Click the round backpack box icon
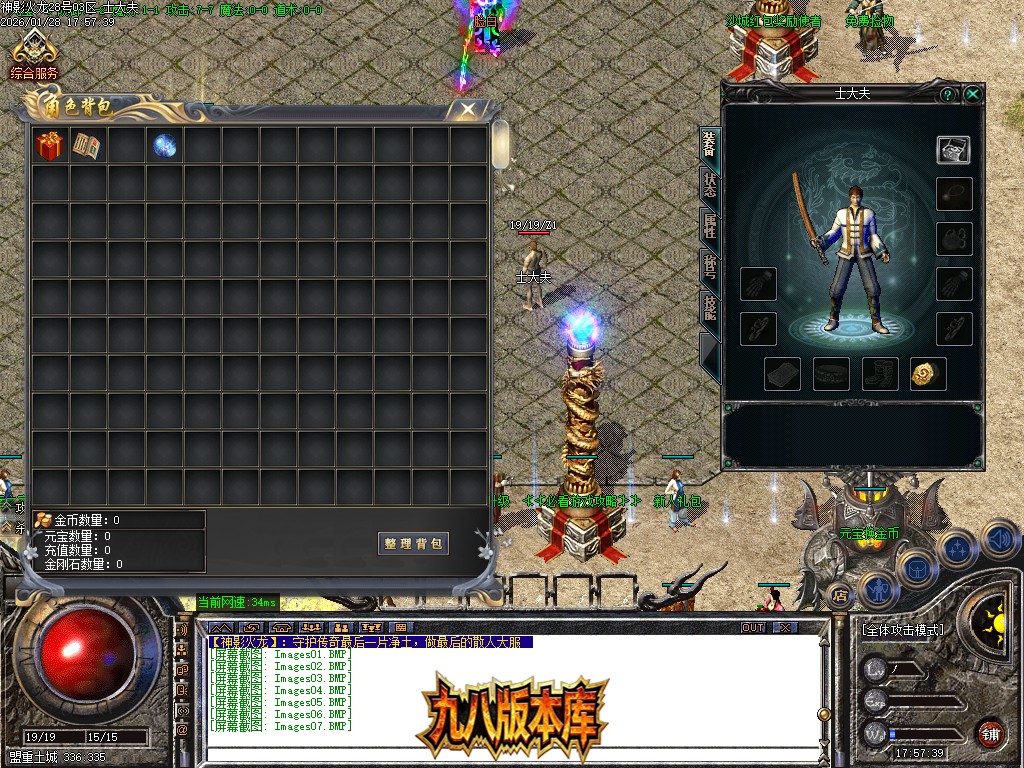The height and width of the screenshot is (768, 1024). tap(916, 569)
